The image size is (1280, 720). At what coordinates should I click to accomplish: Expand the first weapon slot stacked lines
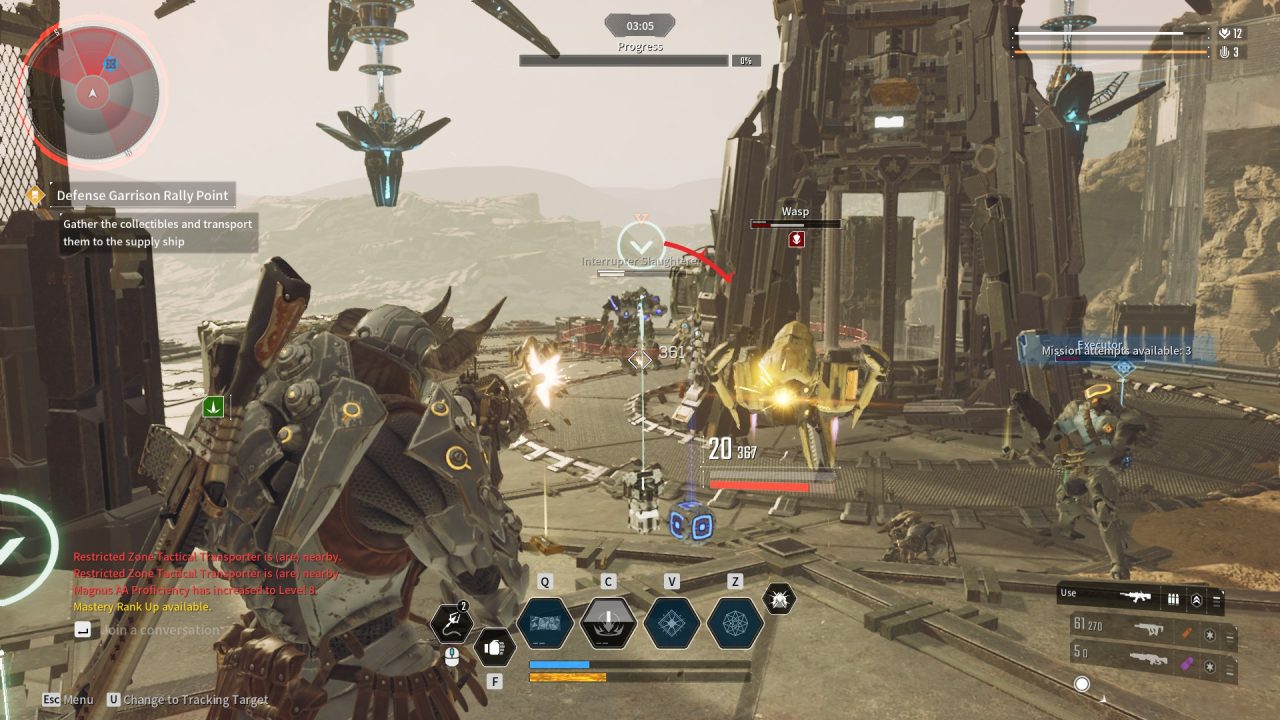1229,636
